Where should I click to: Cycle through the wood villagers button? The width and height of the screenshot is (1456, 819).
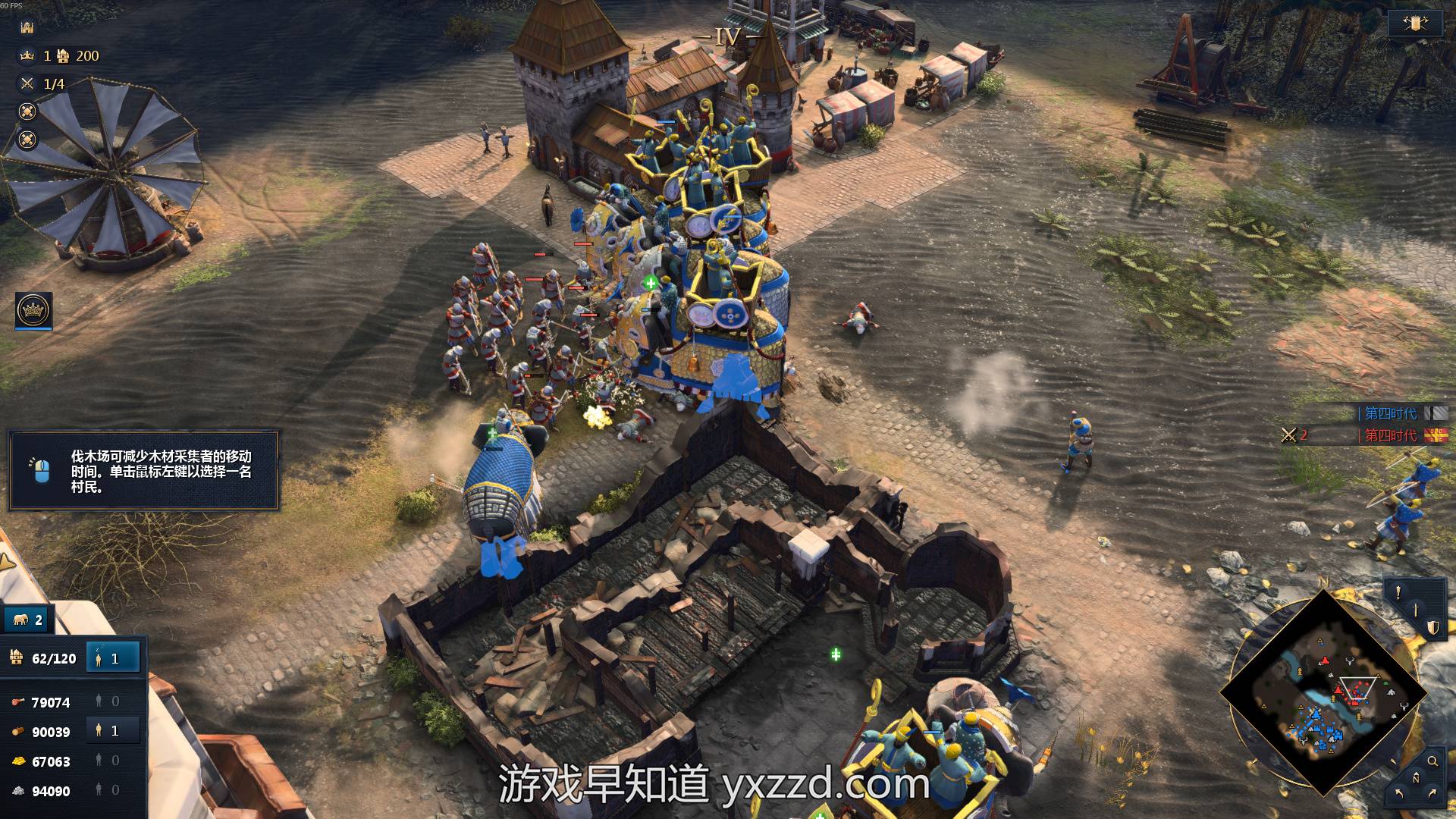coord(112,731)
